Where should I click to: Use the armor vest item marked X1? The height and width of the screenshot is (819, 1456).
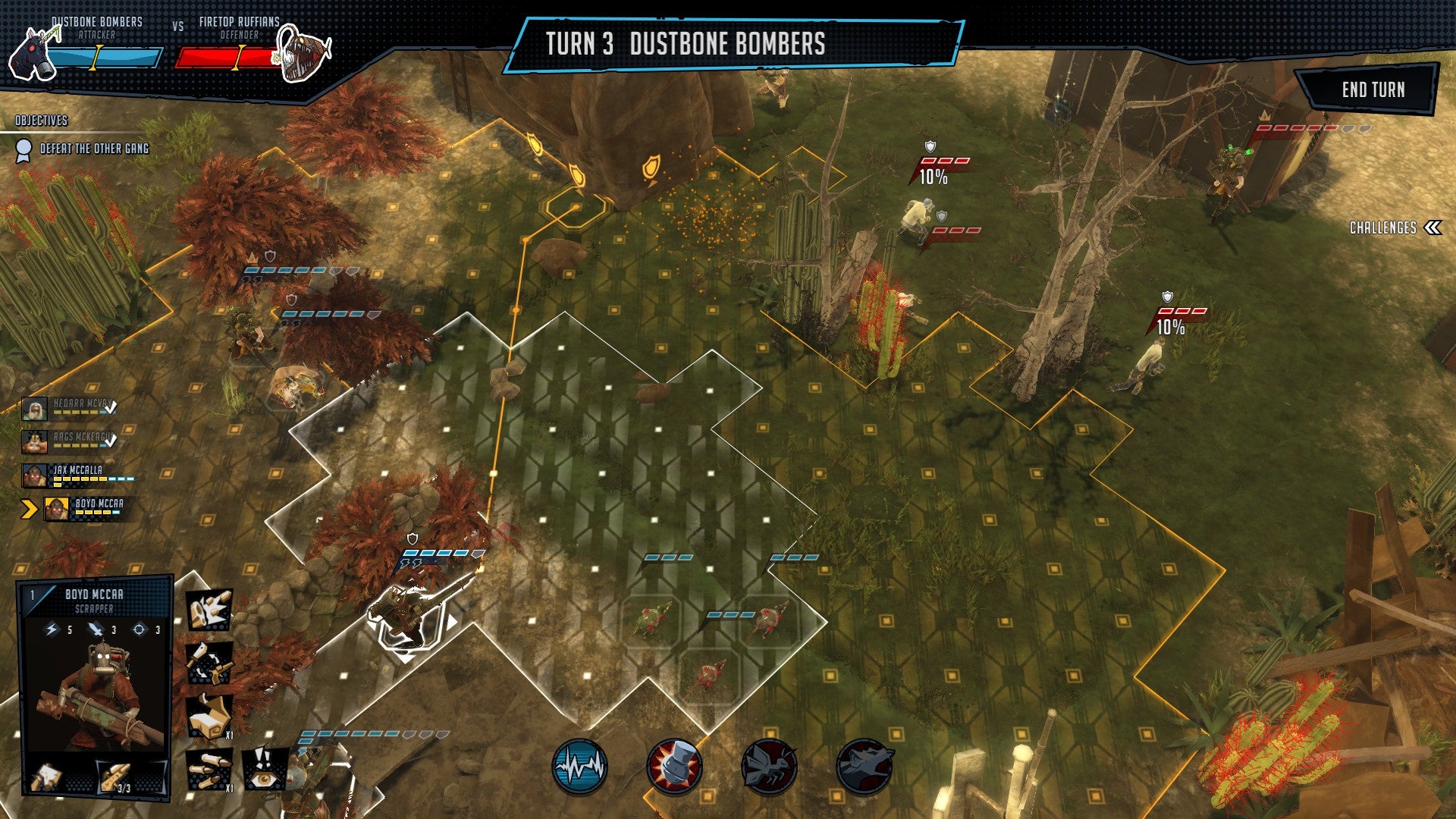pyautogui.click(x=209, y=717)
